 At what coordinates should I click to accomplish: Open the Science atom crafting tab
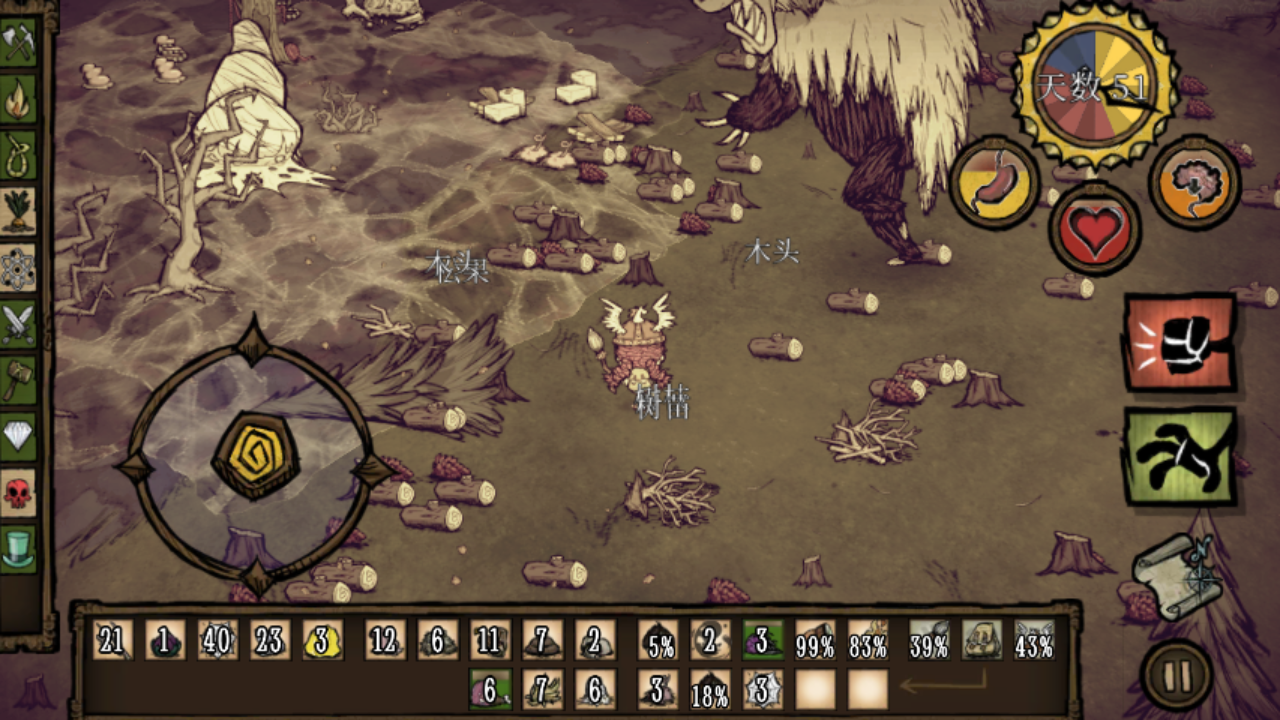pos(18,268)
